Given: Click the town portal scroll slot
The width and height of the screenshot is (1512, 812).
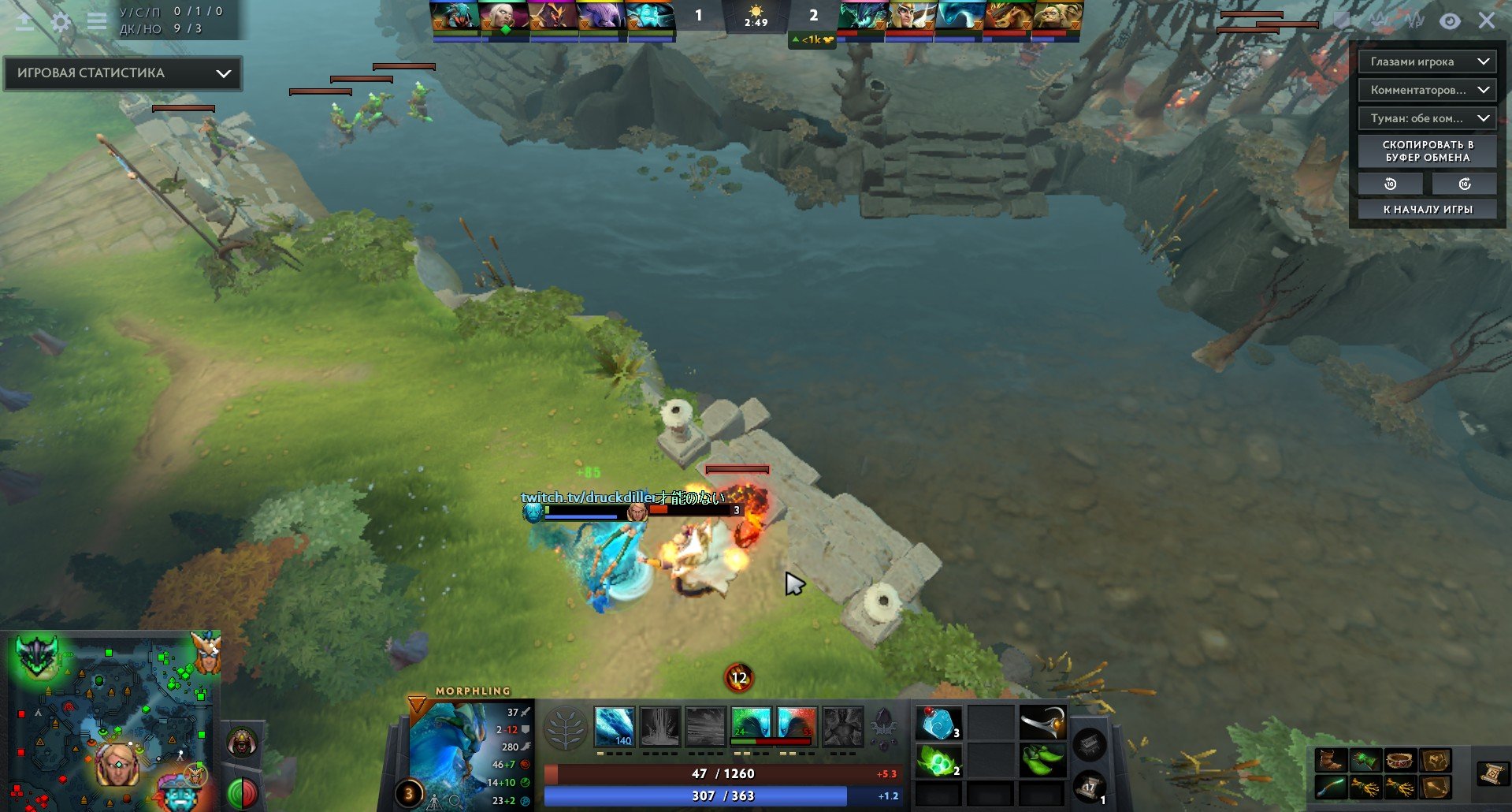Looking at the screenshot, I should coord(1090,787).
